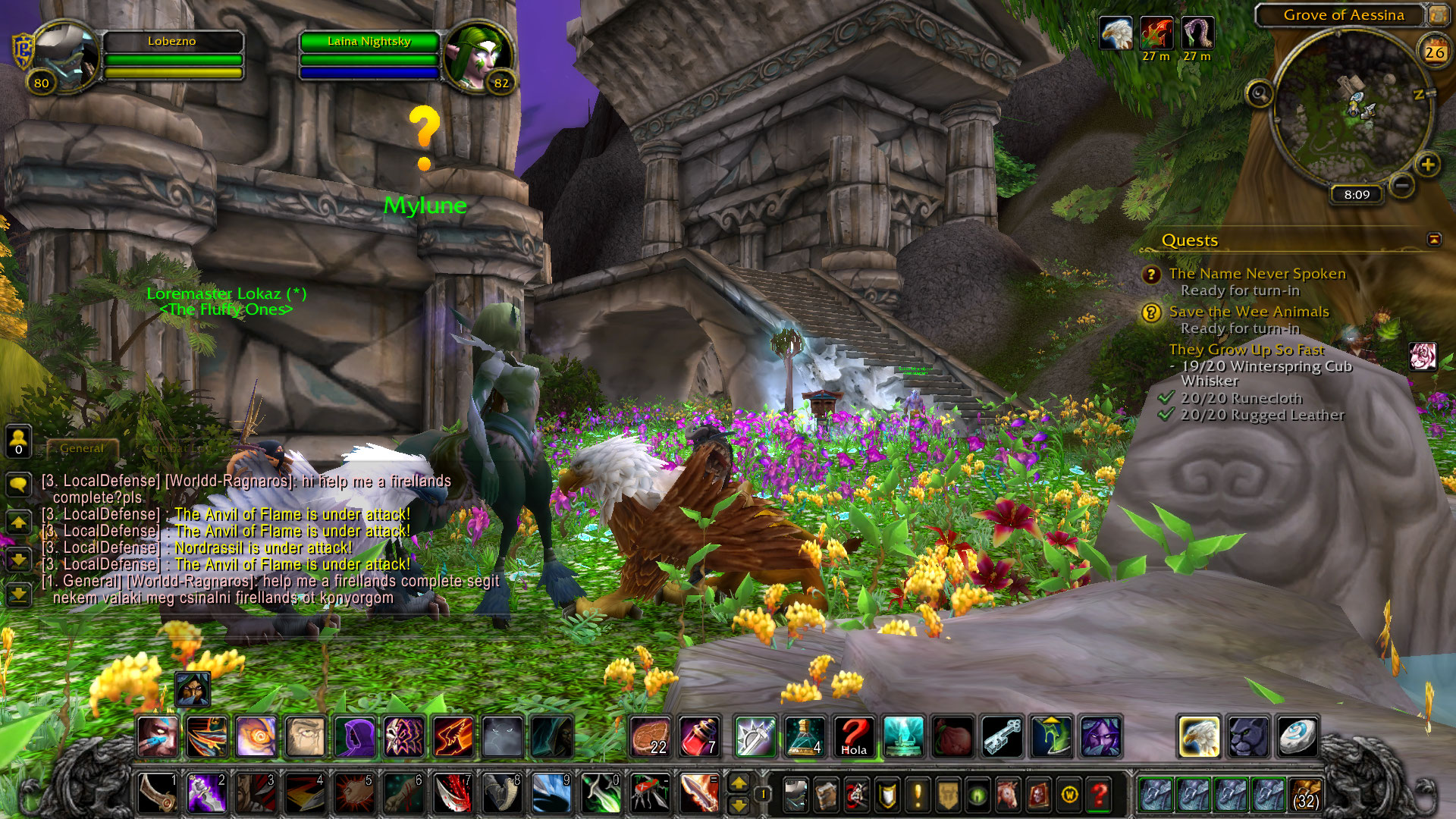Select The Name Never Spoken quest
This screenshot has height=819, width=1456.
[x=1257, y=274]
